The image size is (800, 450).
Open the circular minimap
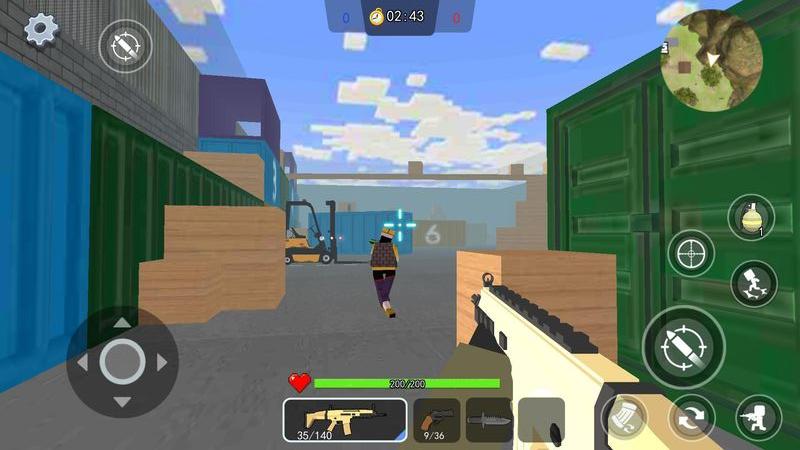pyautogui.click(x=712, y=60)
